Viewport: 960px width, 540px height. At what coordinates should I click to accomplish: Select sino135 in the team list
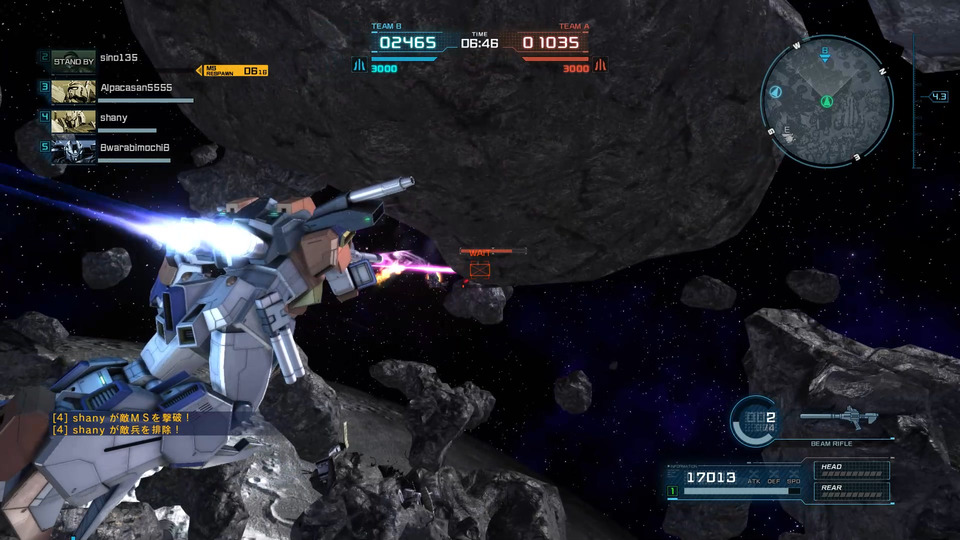point(120,58)
